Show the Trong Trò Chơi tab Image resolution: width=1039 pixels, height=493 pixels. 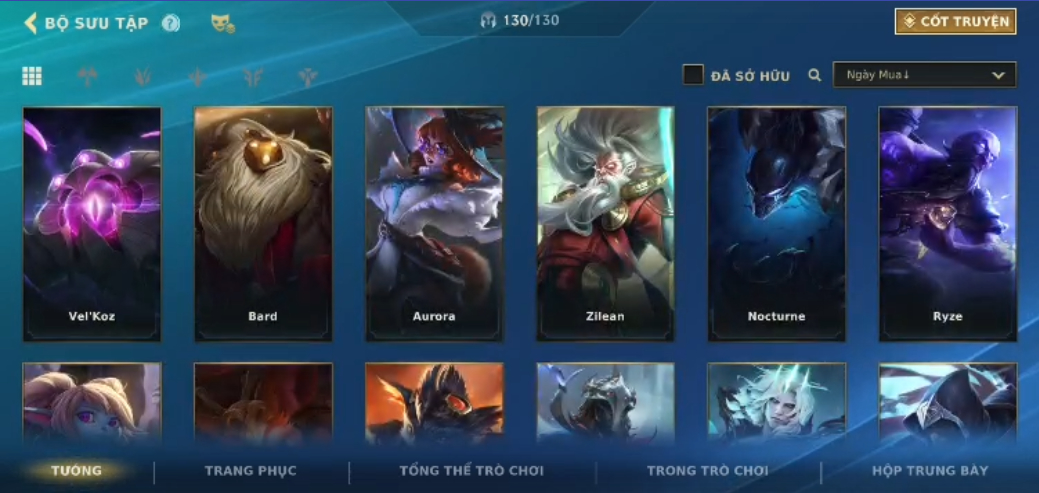[x=708, y=471]
